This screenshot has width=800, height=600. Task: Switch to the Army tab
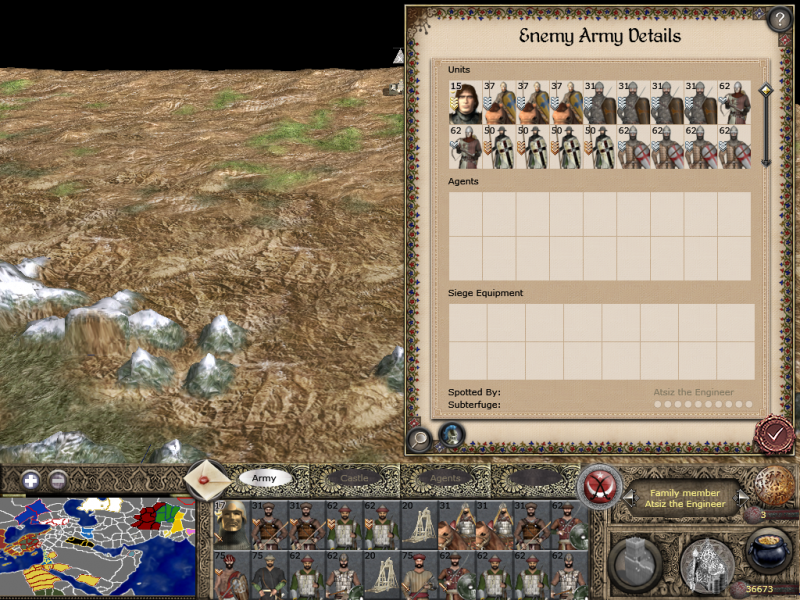tap(264, 479)
